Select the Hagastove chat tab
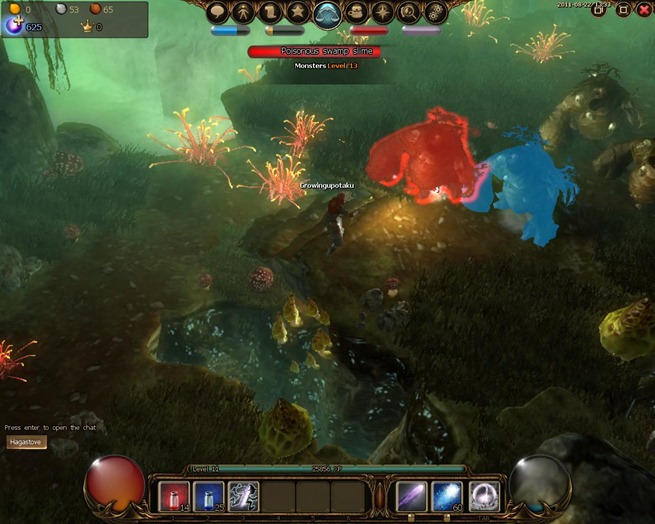The height and width of the screenshot is (524, 655). [26, 442]
